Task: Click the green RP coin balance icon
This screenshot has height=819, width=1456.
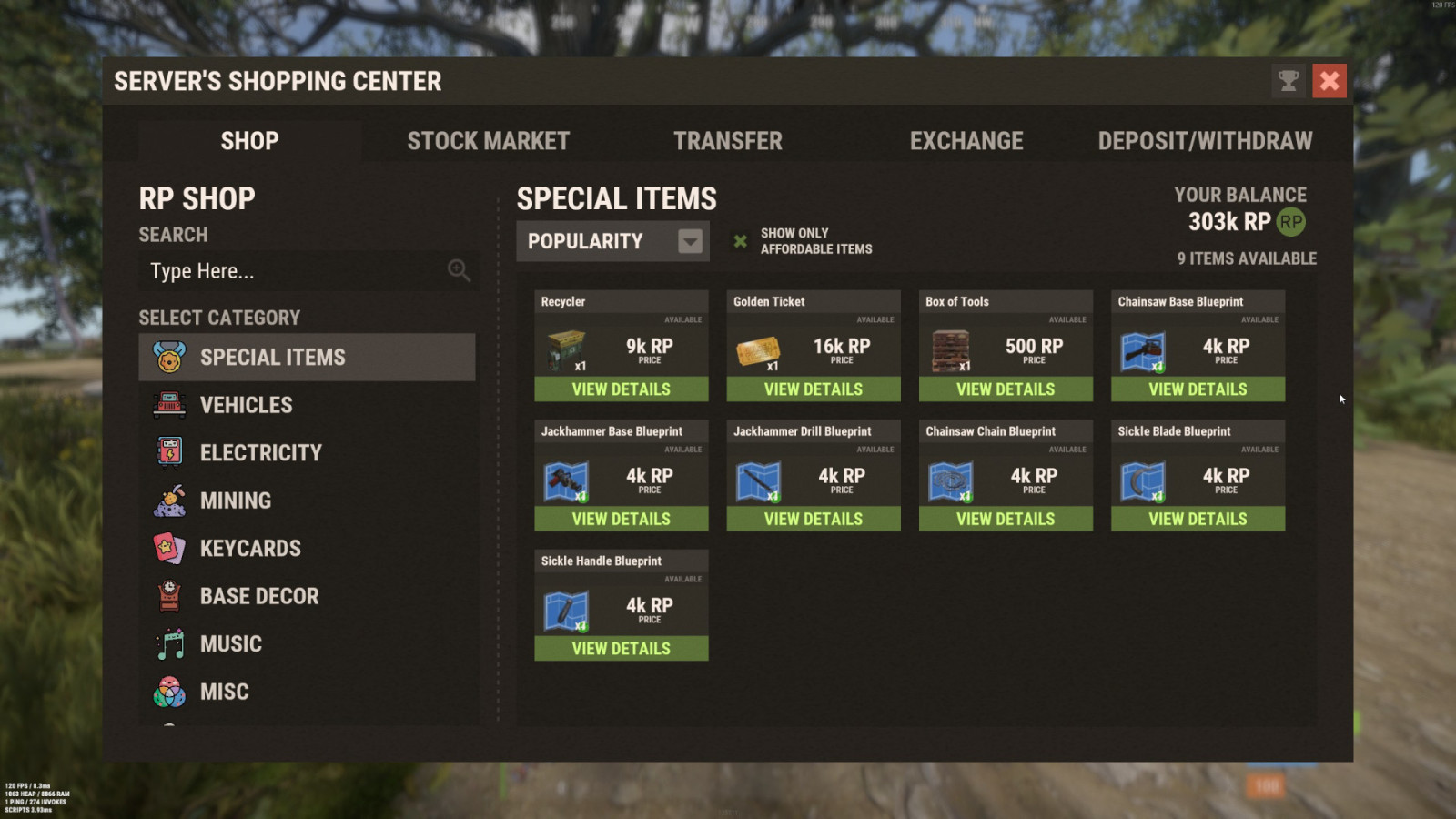Action: click(1289, 221)
